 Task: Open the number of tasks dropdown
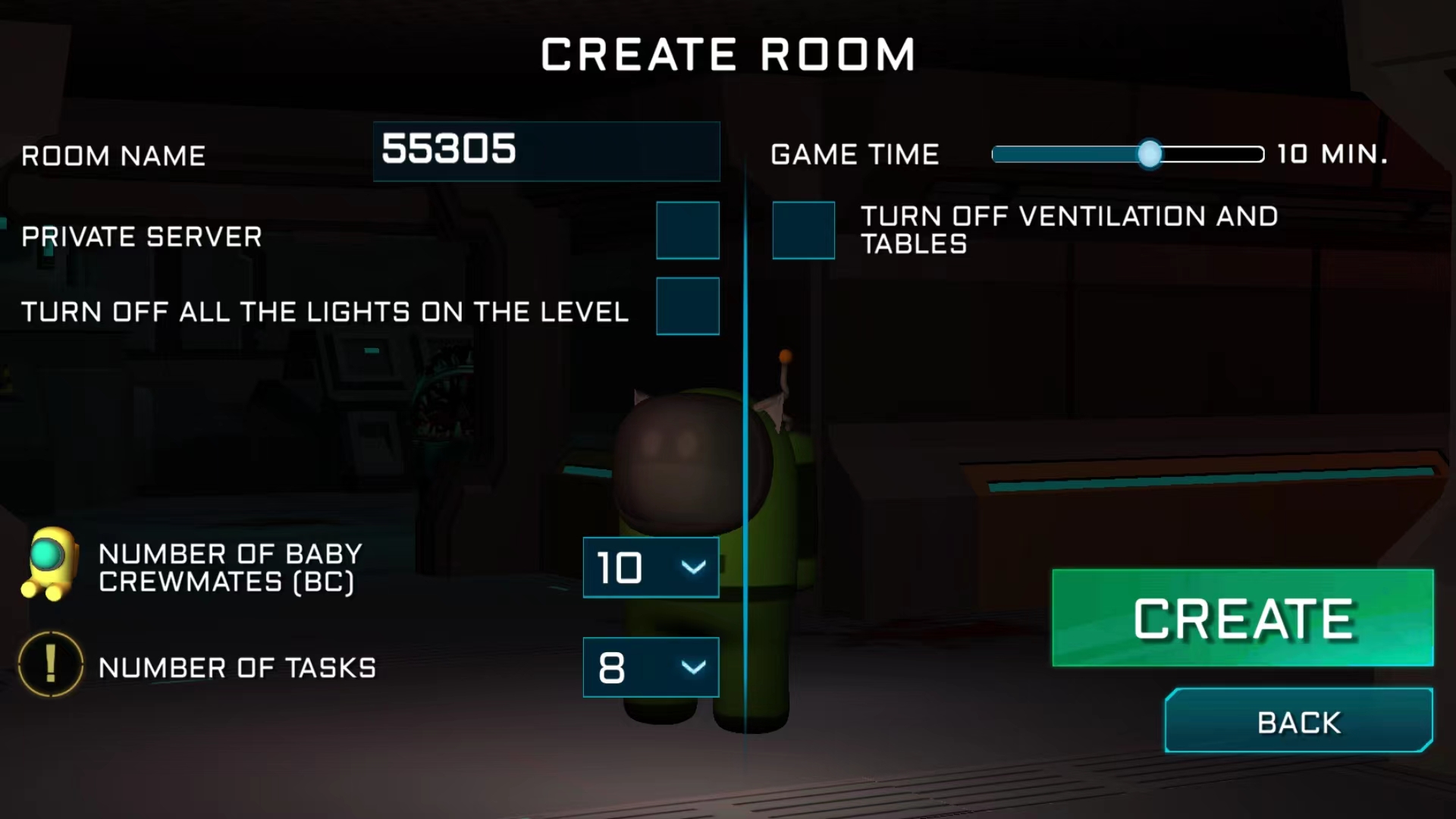pos(651,667)
